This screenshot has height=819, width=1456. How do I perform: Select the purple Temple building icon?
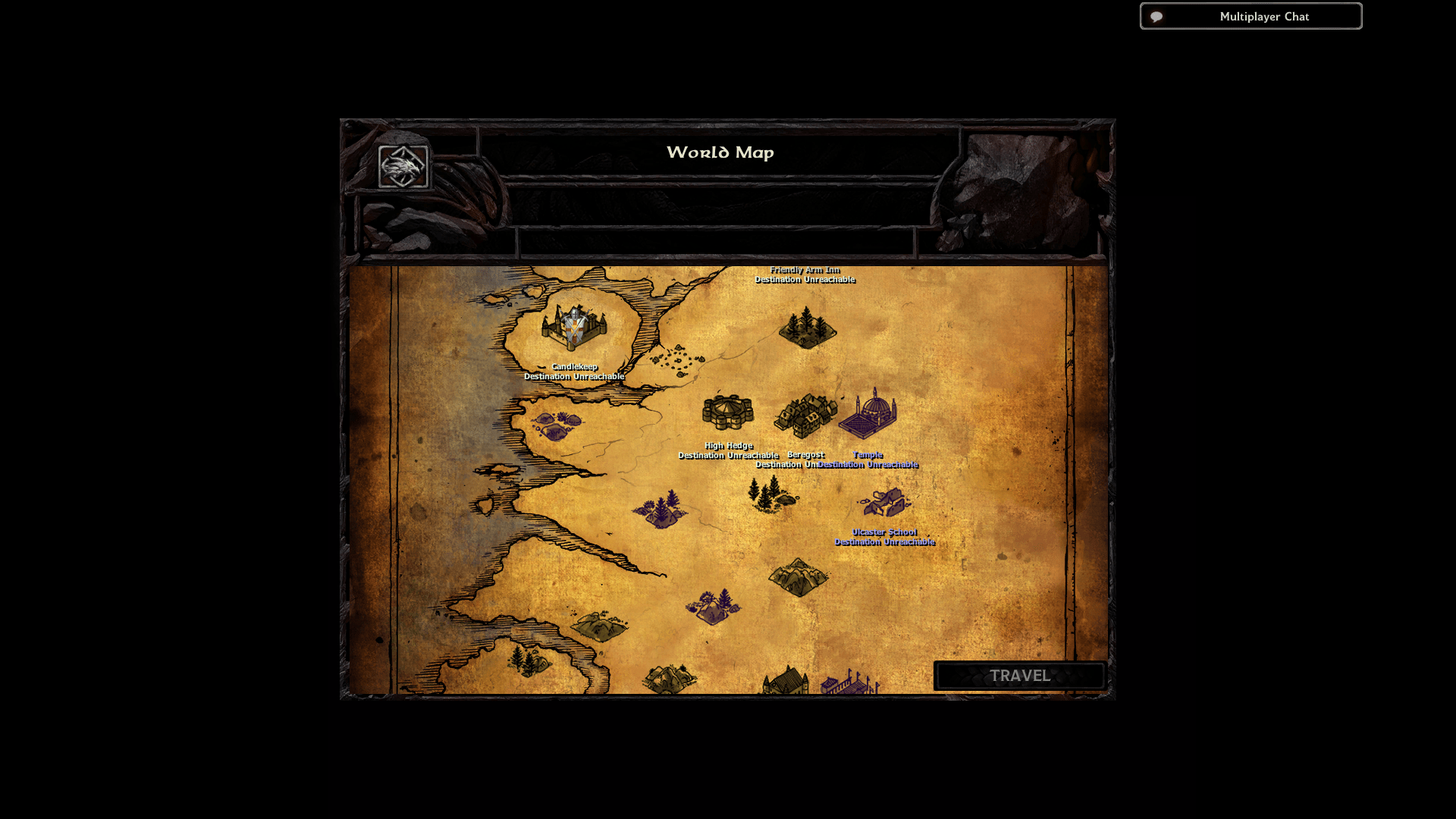(x=869, y=413)
